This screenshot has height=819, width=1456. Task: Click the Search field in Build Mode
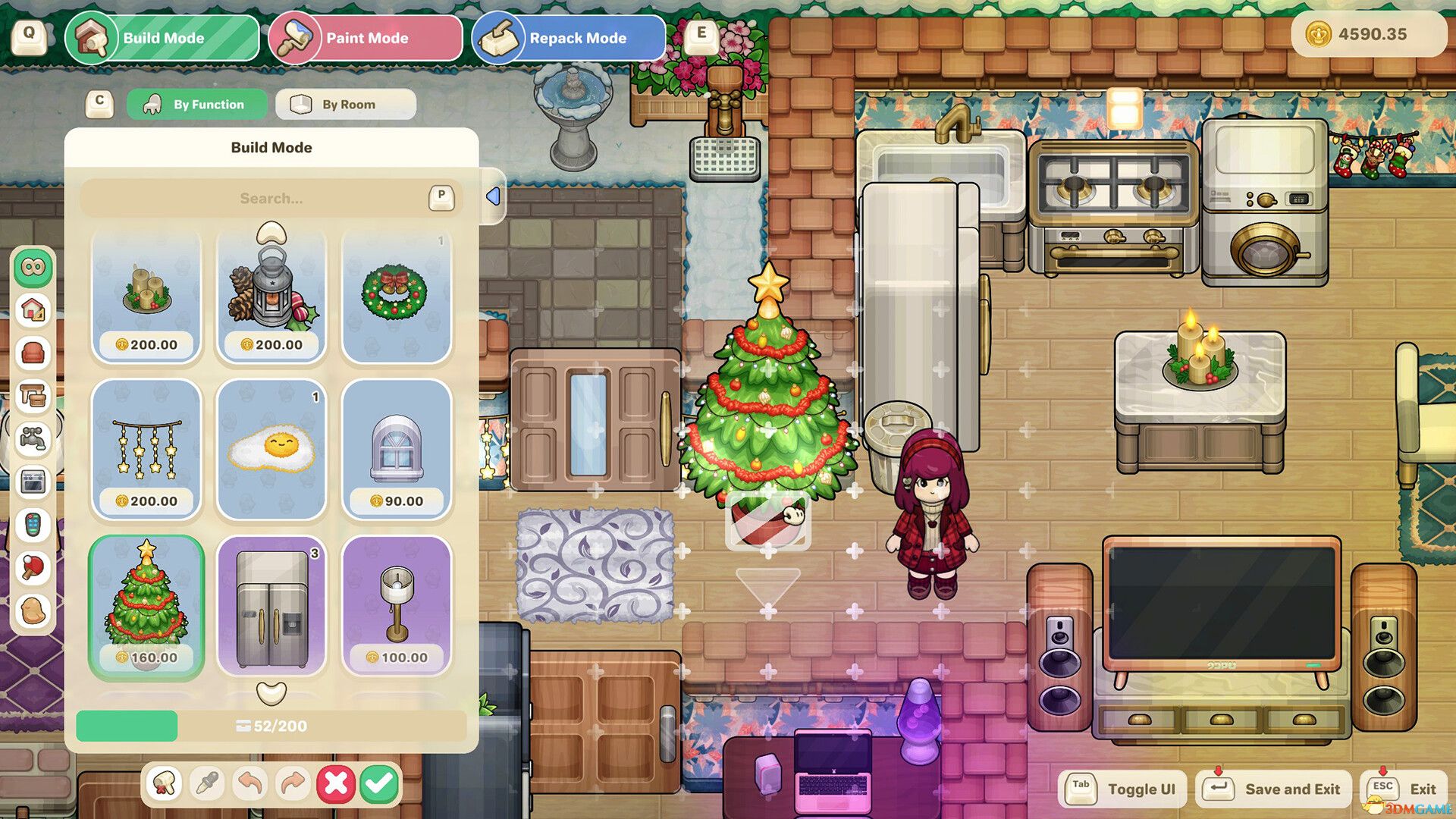point(271,198)
